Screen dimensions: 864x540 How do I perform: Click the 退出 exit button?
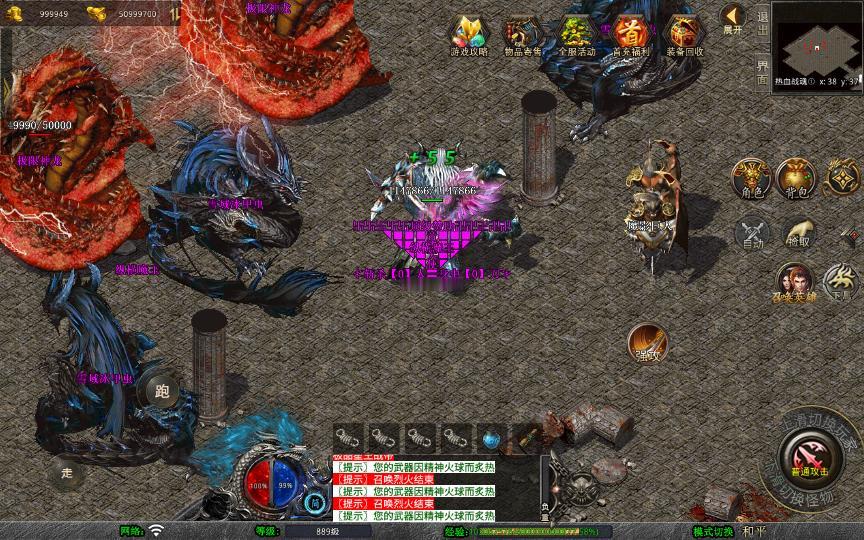tap(762, 19)
